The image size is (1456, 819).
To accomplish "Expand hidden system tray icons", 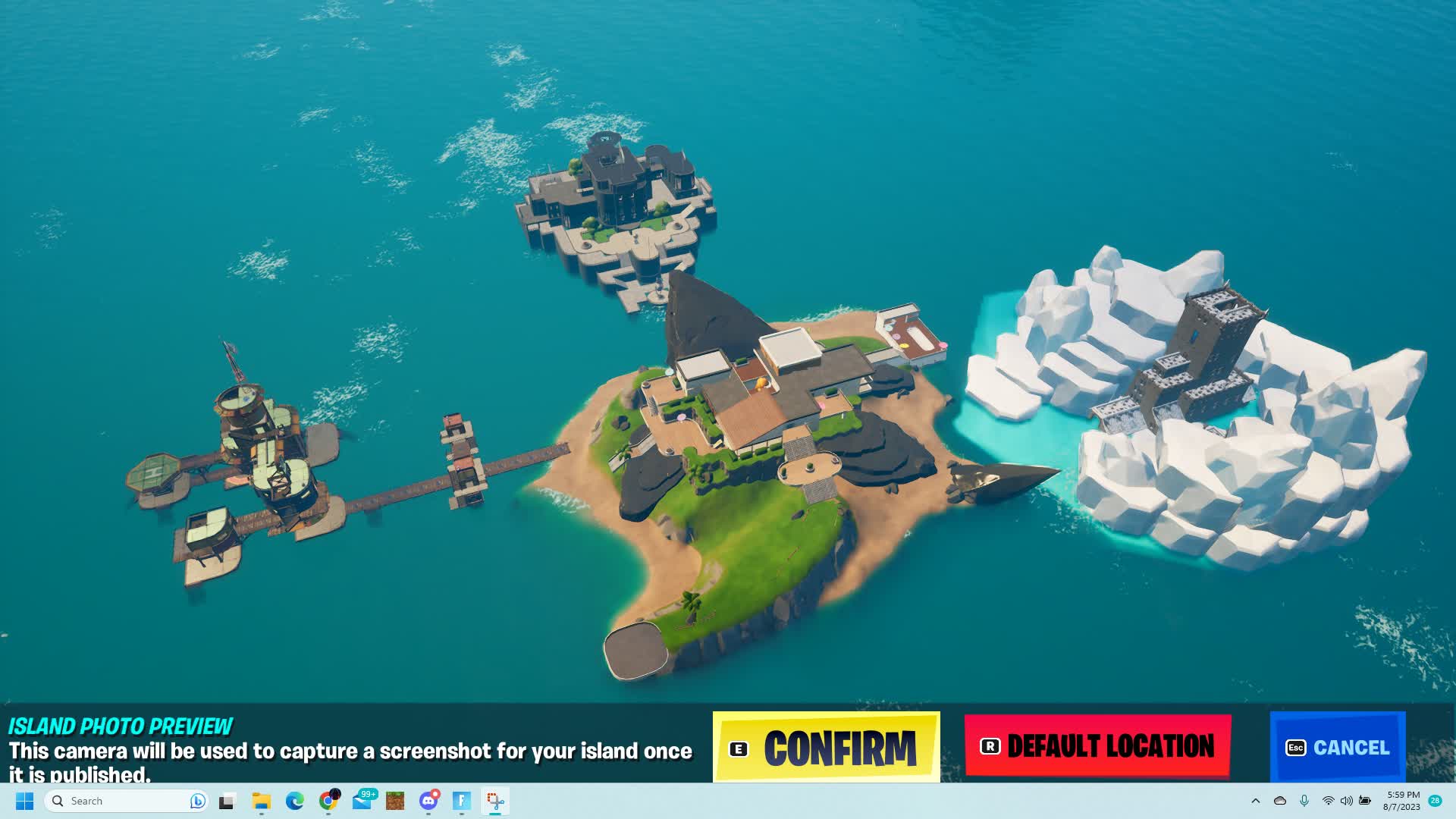I will pos(1257,801).
